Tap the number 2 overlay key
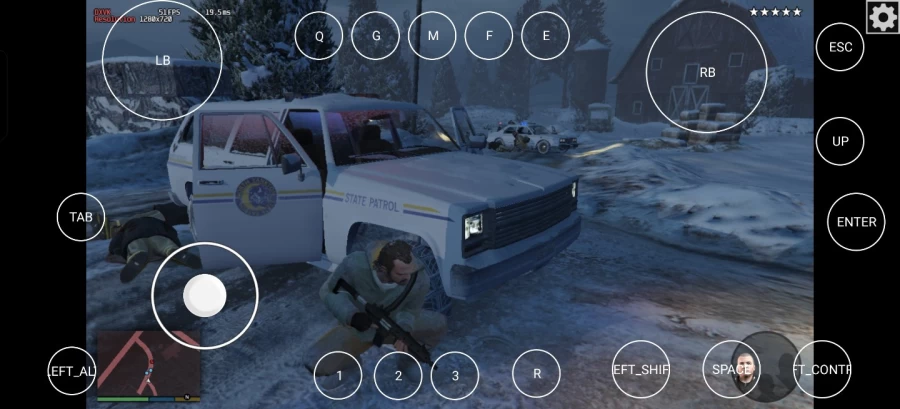 [x=398, y=375]
